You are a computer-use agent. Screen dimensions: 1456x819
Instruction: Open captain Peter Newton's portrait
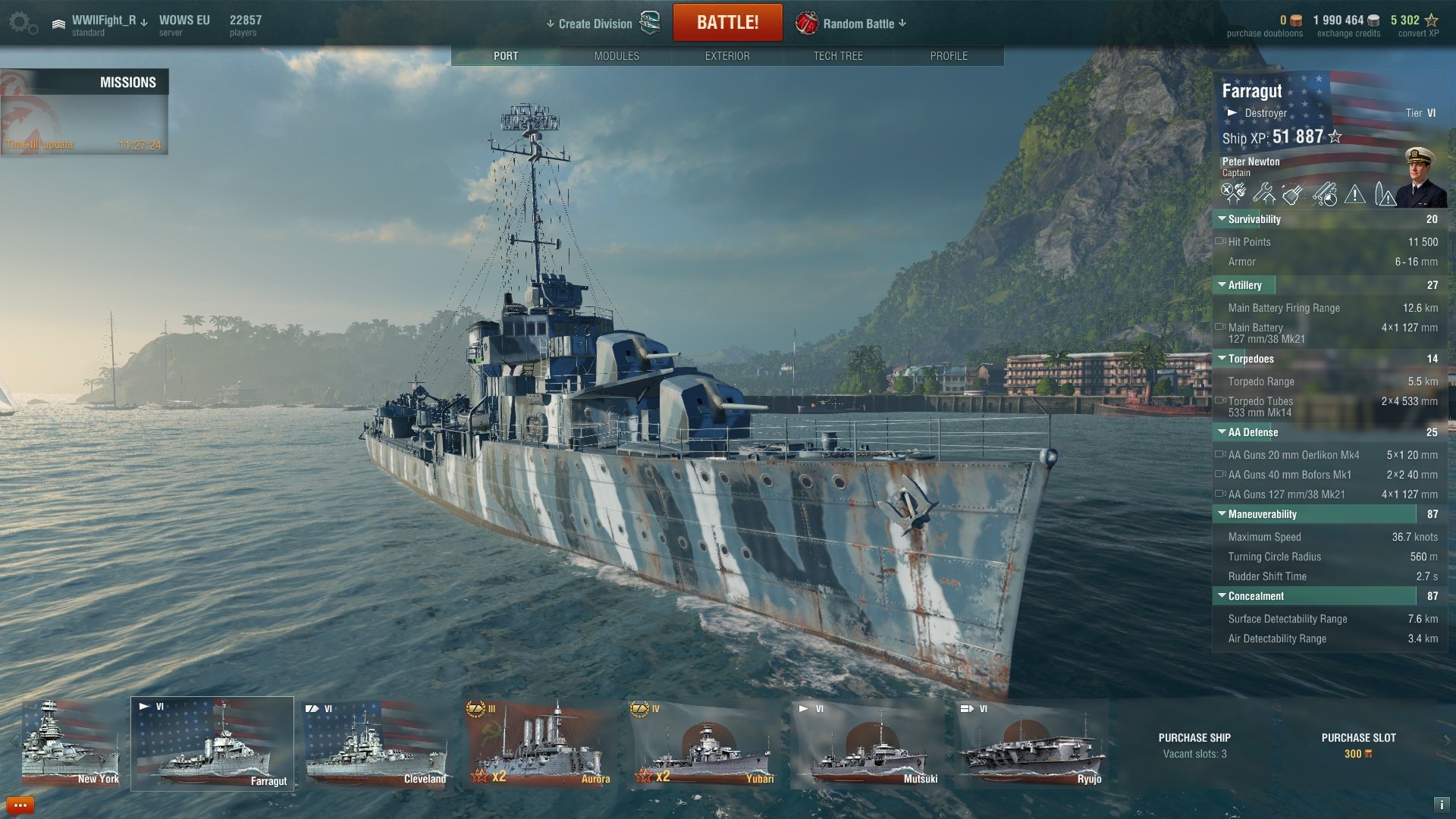[x=1420, y=177]
